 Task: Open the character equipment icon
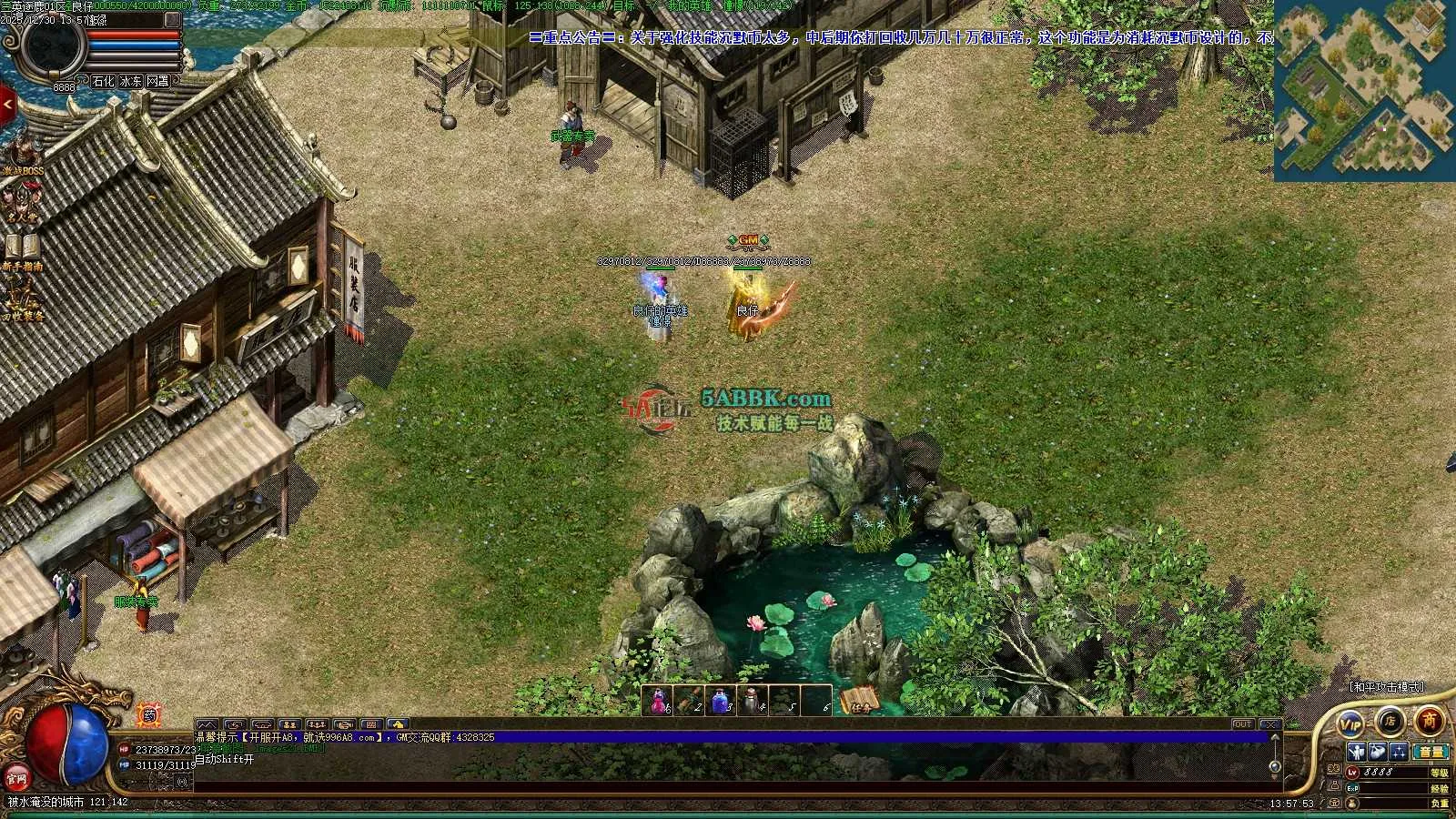tap(1357, 752)
